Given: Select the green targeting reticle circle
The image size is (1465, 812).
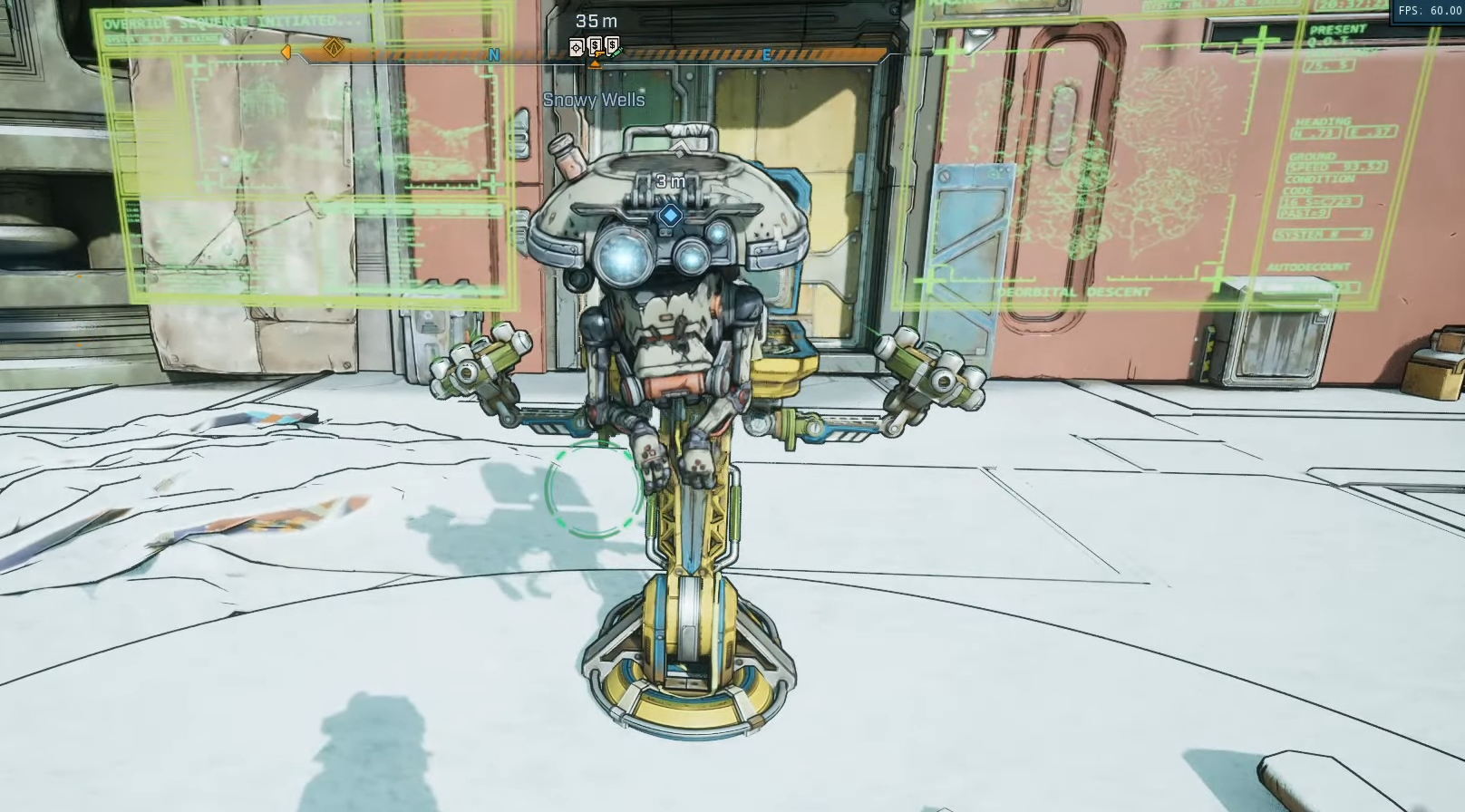Looking at the screenshot, I should click(596, 489).
